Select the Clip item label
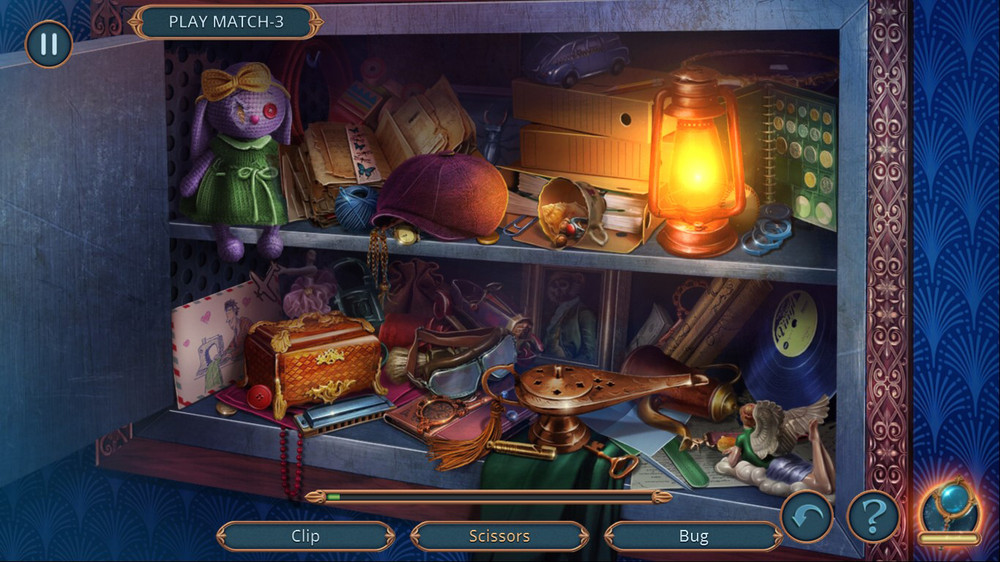The height and width of the screenshot is (562, 1000). tap(305, 536)
